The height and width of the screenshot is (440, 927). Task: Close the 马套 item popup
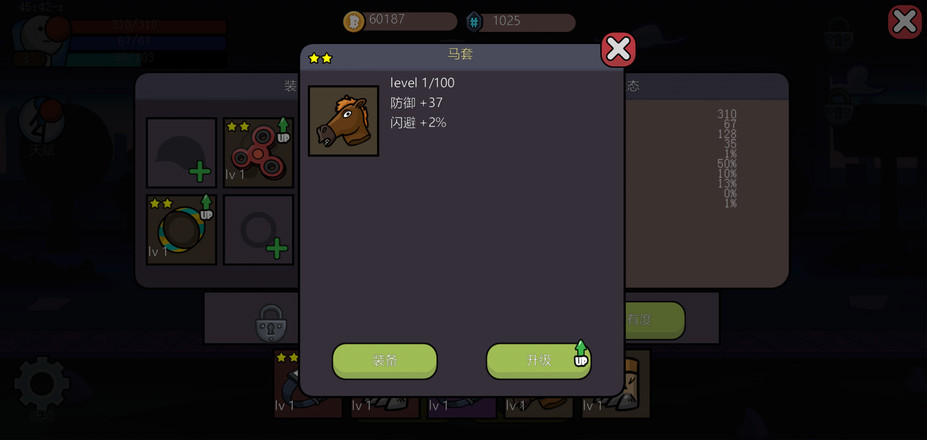coord(618,49)
